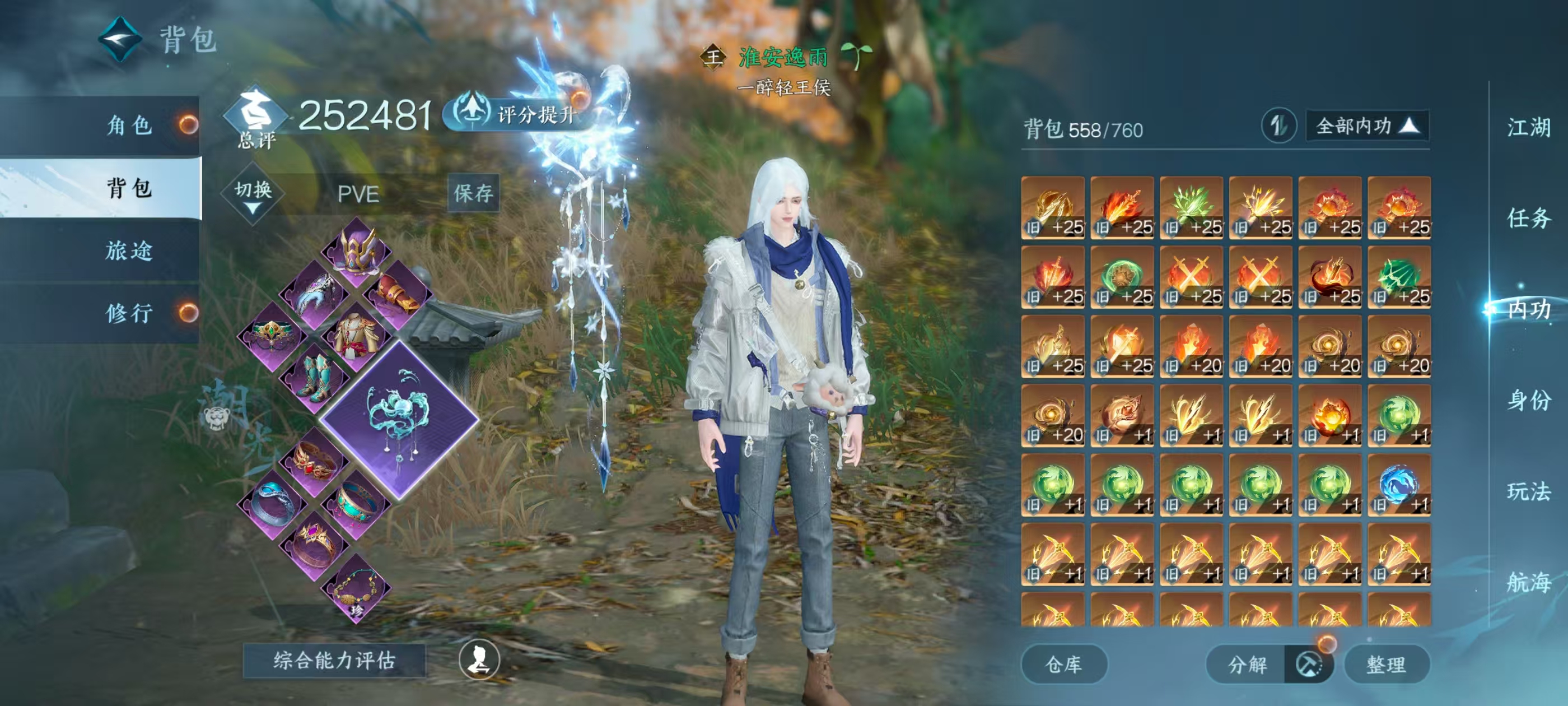Open the 全部内功 filter dropdown
1568x706 pixels.
[x=1366, y=126]
